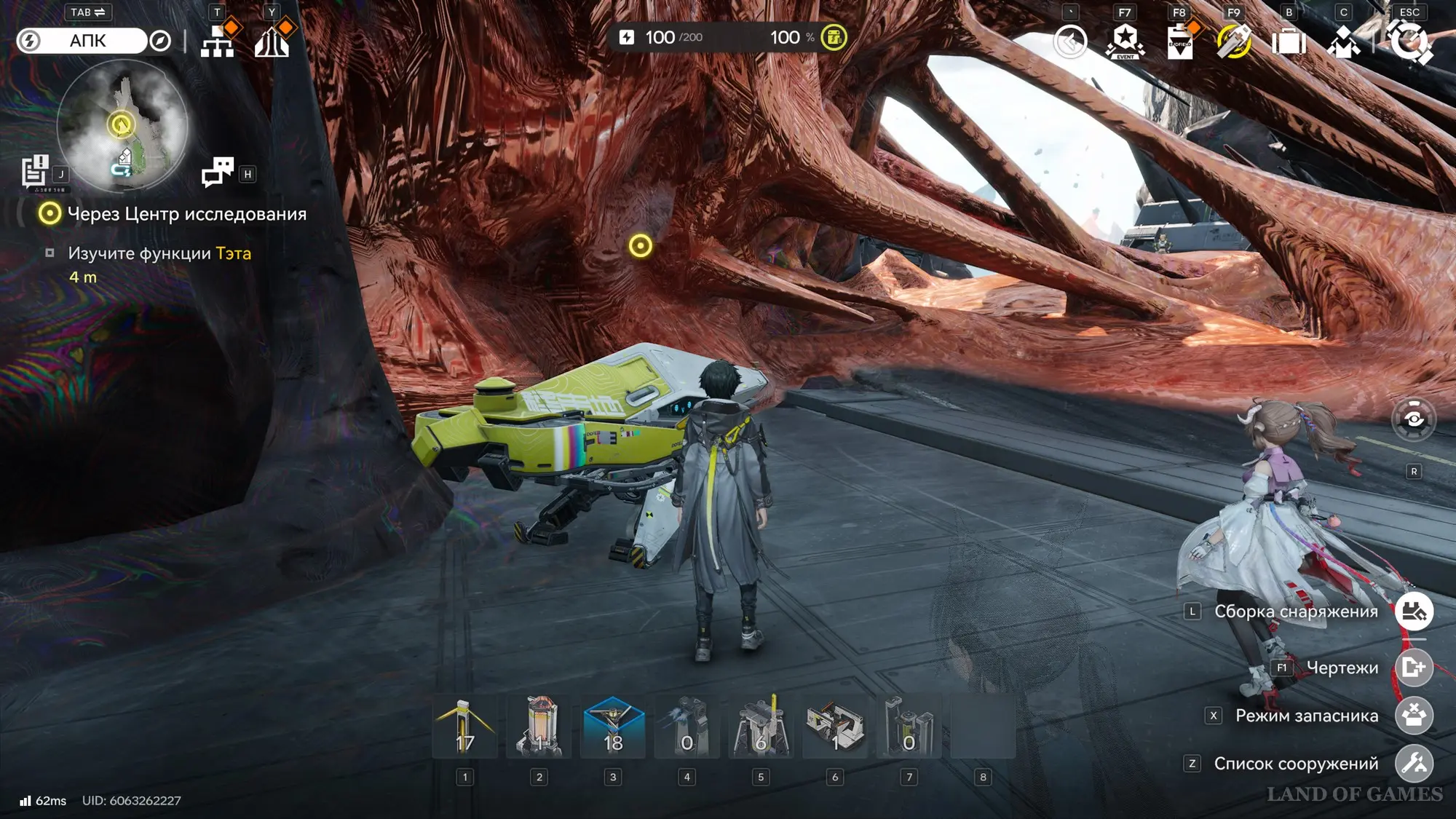This screenshot has width=1456, height=819.
Task: Open the quest log document icon
Action: (34, 172)
